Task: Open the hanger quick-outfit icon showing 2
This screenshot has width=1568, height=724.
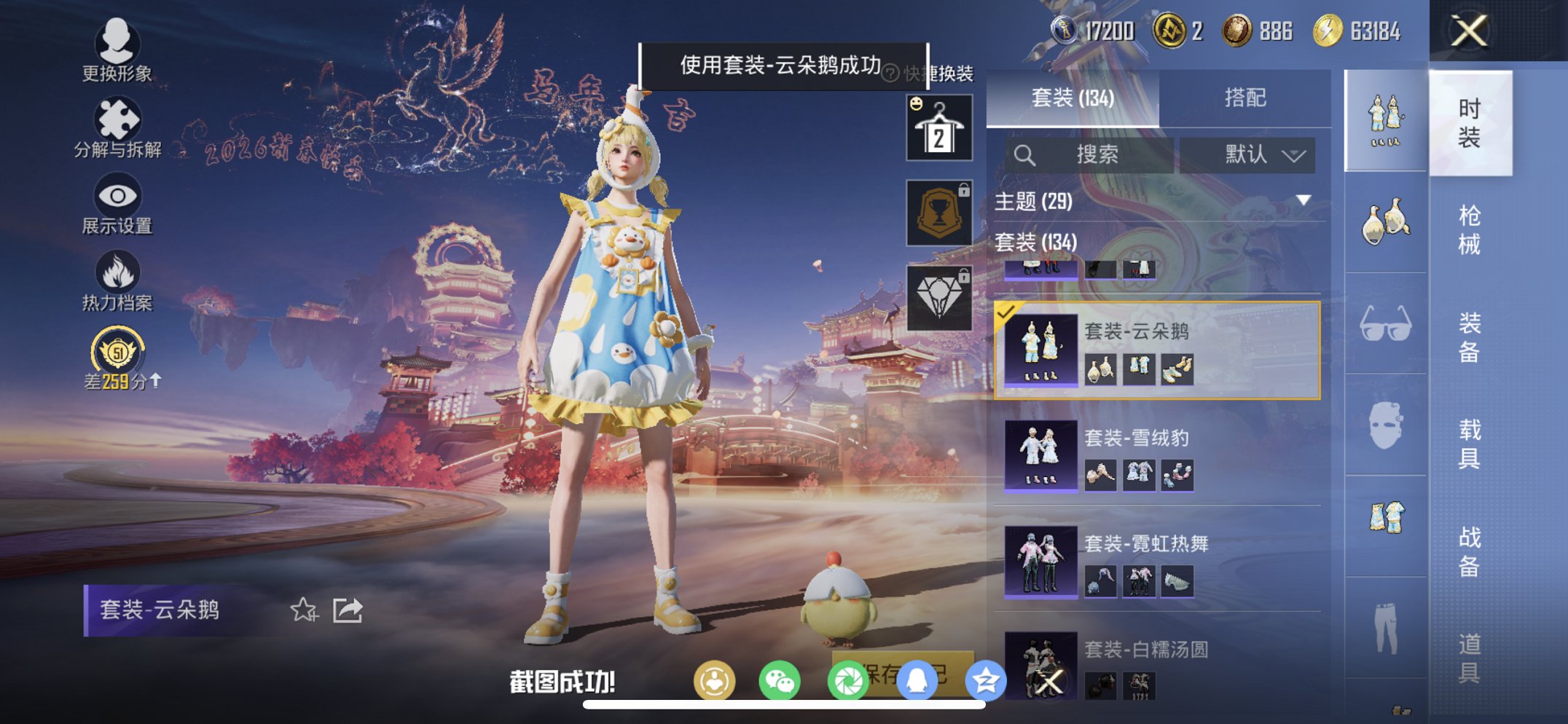Action: [938, 128]
